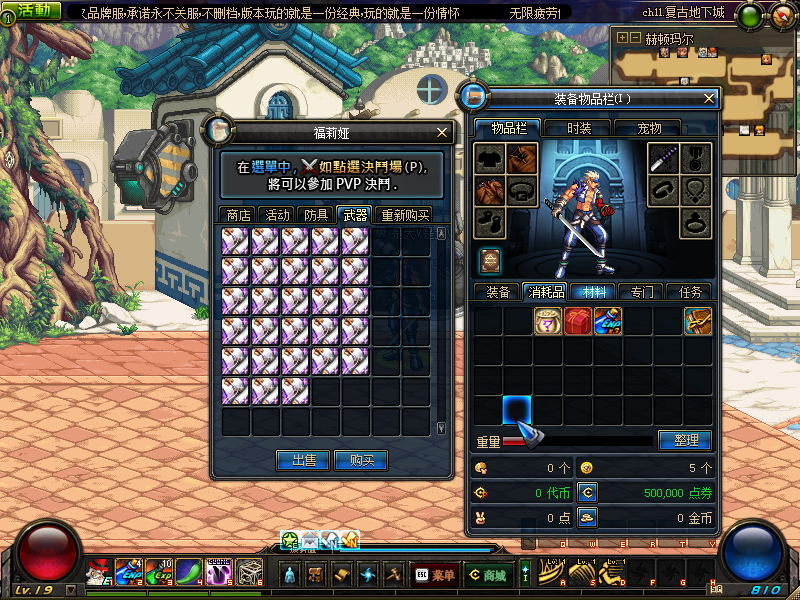
Task: Select the 防具 armor tab
Action: 316,215
